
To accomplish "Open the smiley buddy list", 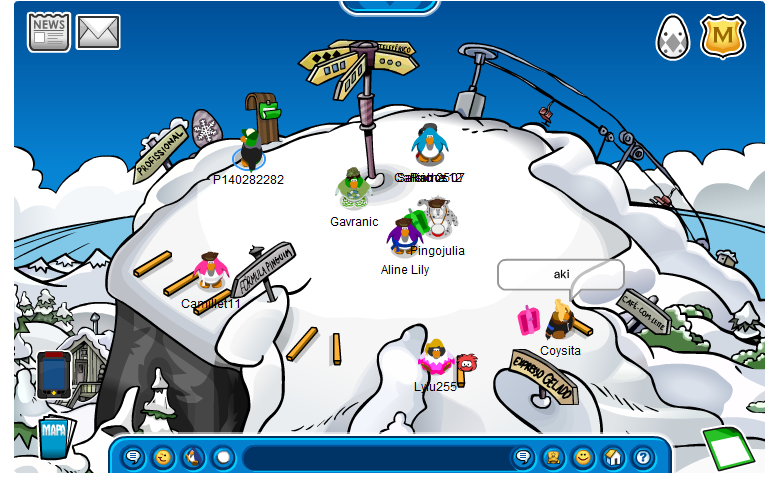I will (x=582, y=458).
